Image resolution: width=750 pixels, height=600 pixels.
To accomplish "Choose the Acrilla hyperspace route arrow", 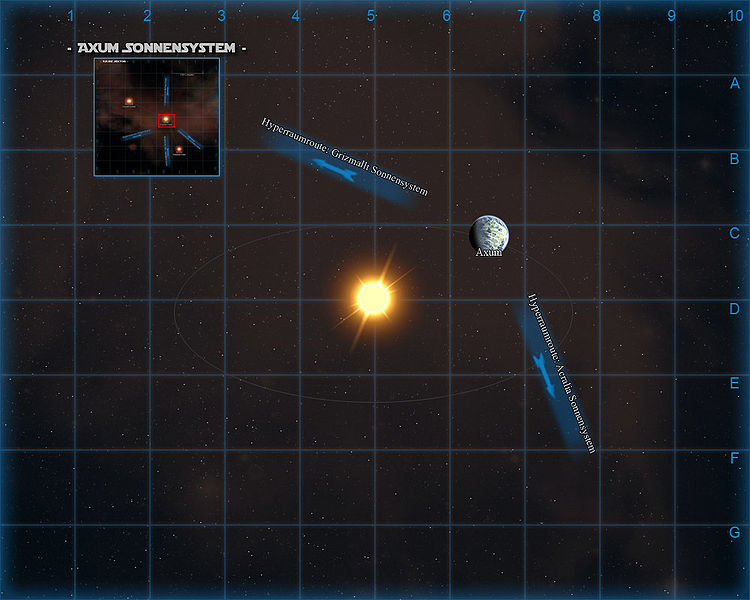I will (546, 372).
